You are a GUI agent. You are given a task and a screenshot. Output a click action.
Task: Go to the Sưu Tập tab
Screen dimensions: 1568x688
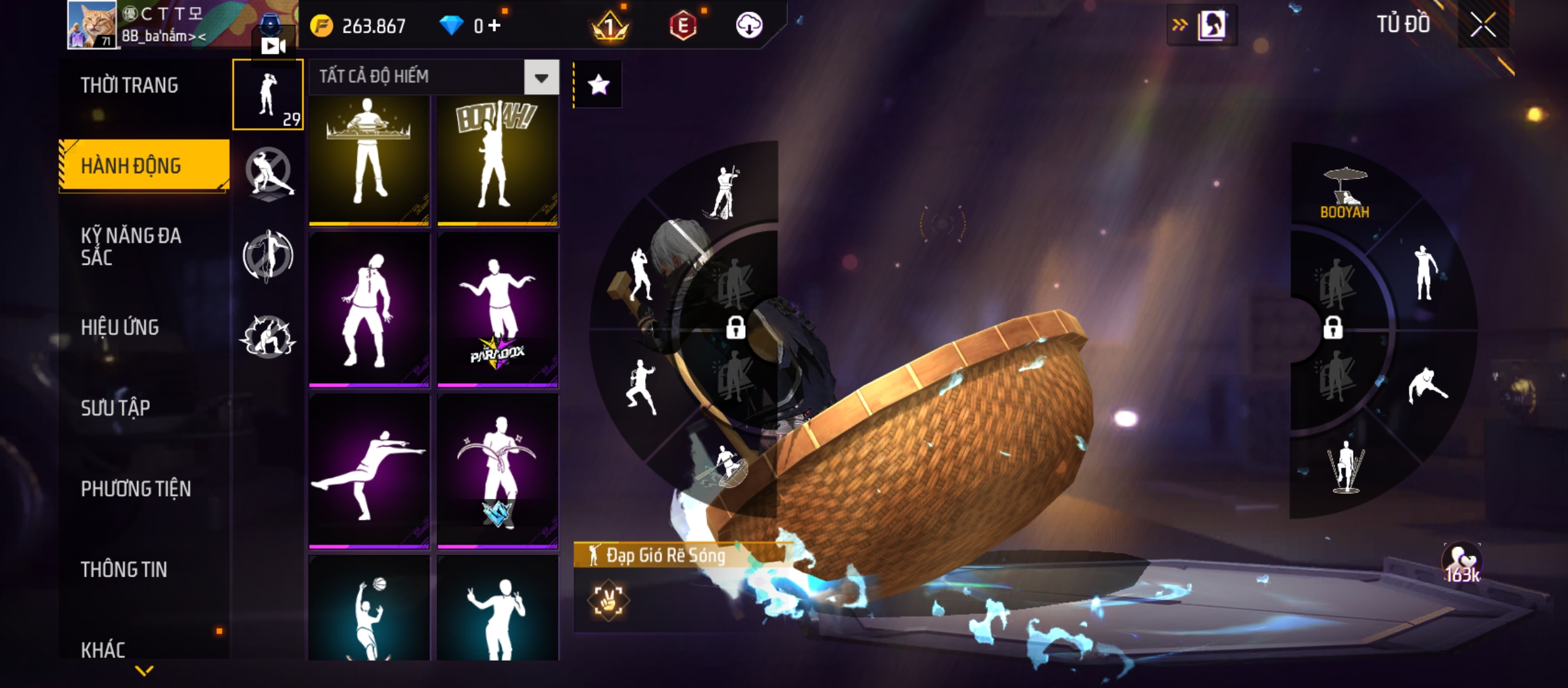[115, 408]
